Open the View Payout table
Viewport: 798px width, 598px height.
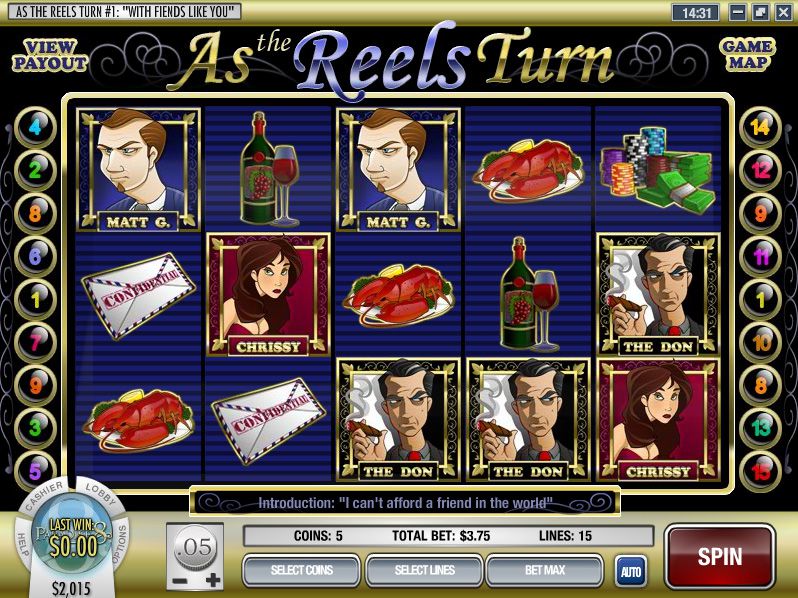(x=50, y=55)
